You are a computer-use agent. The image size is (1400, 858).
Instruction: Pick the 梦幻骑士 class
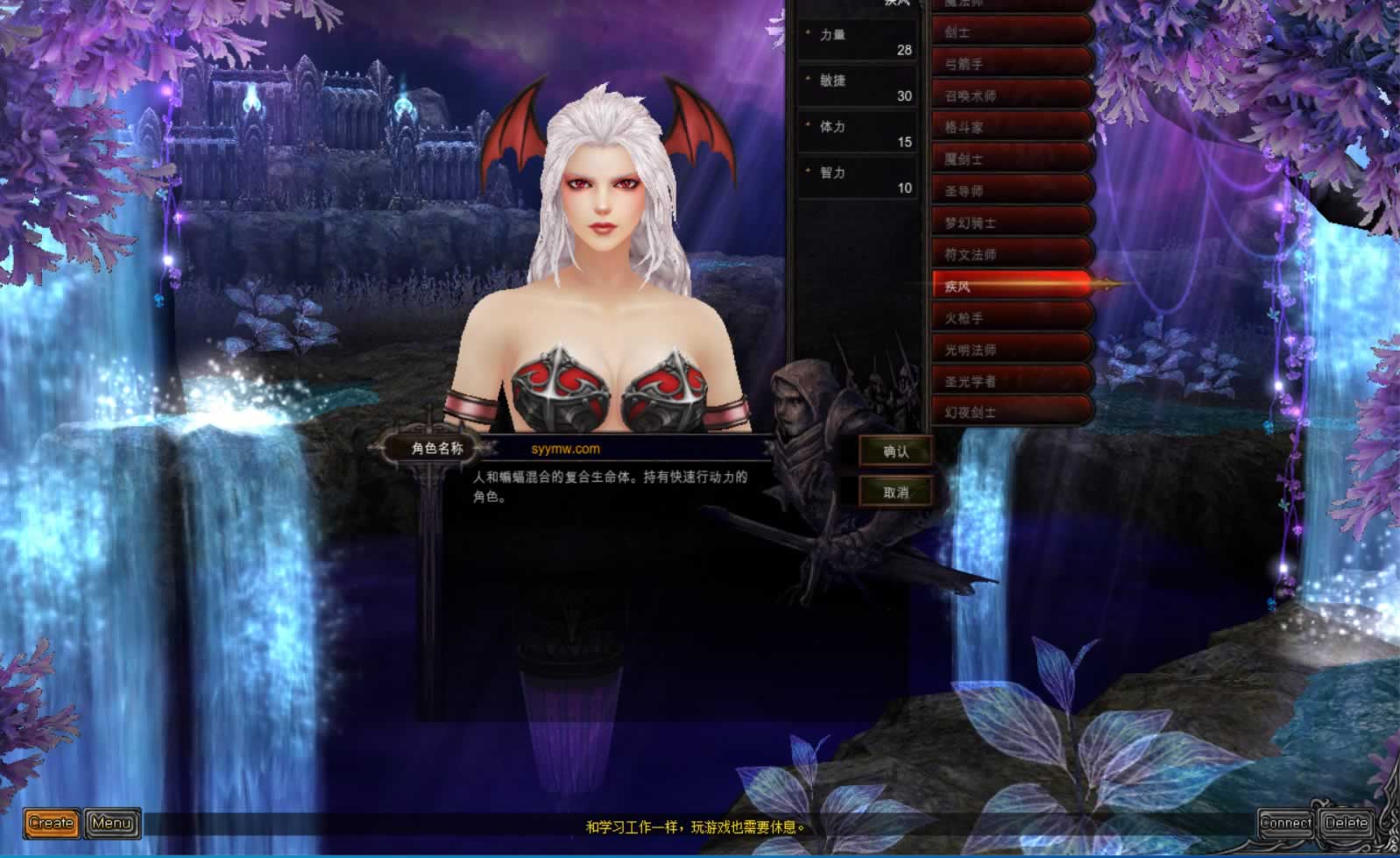pos(1012,223)
